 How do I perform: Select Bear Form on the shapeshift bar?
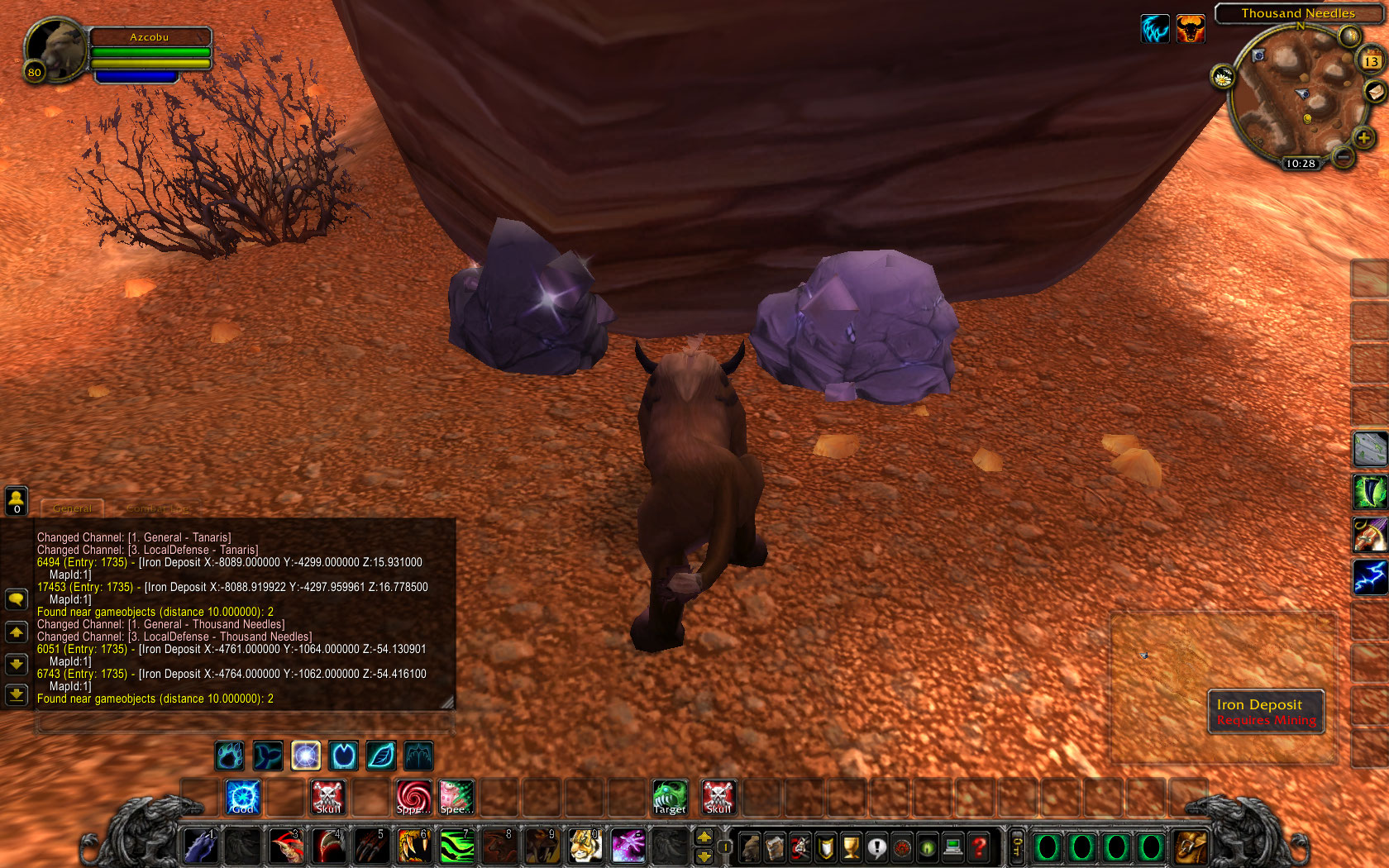tap(229, 755)
